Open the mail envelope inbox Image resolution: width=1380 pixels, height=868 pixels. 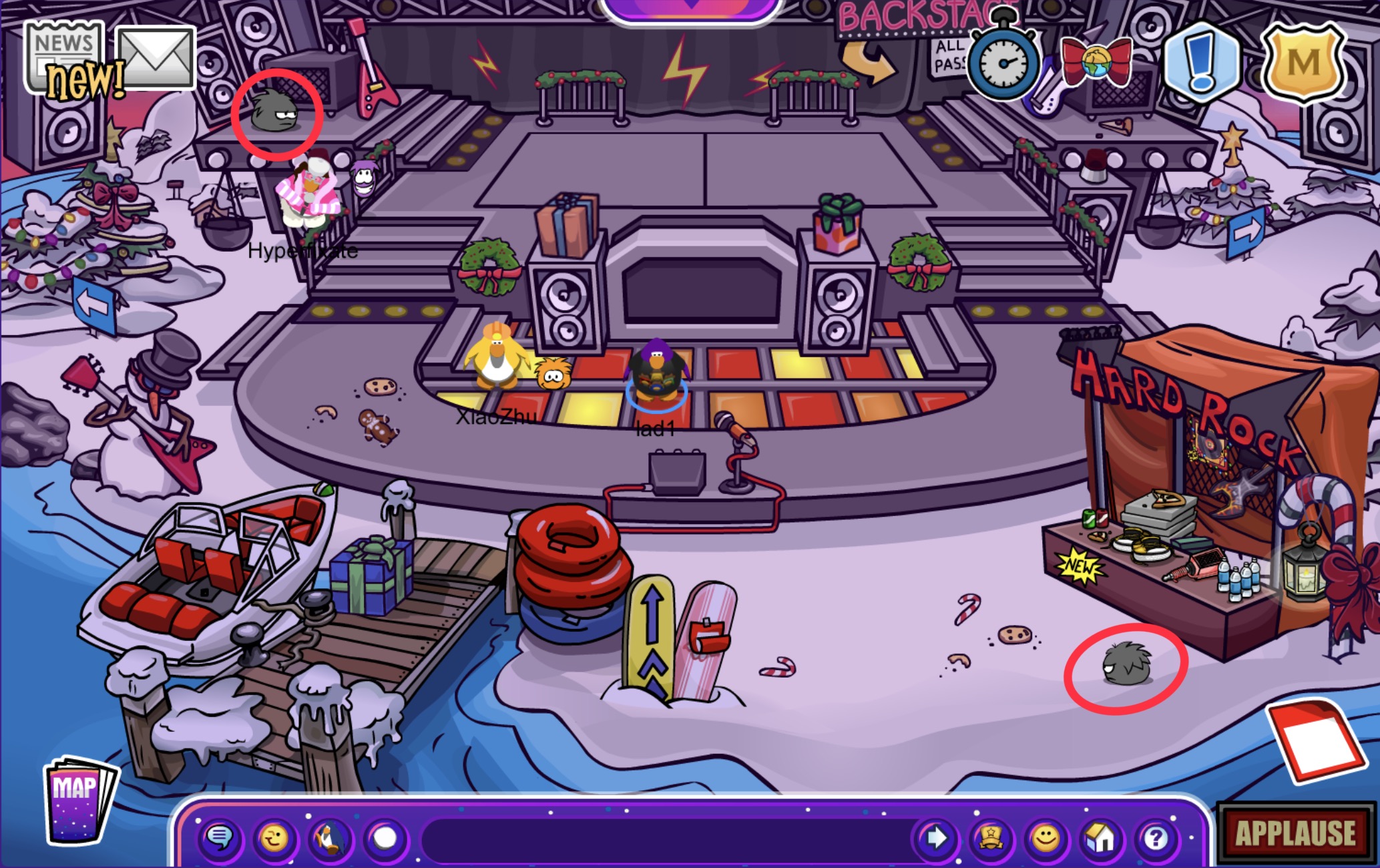point(156,58)
